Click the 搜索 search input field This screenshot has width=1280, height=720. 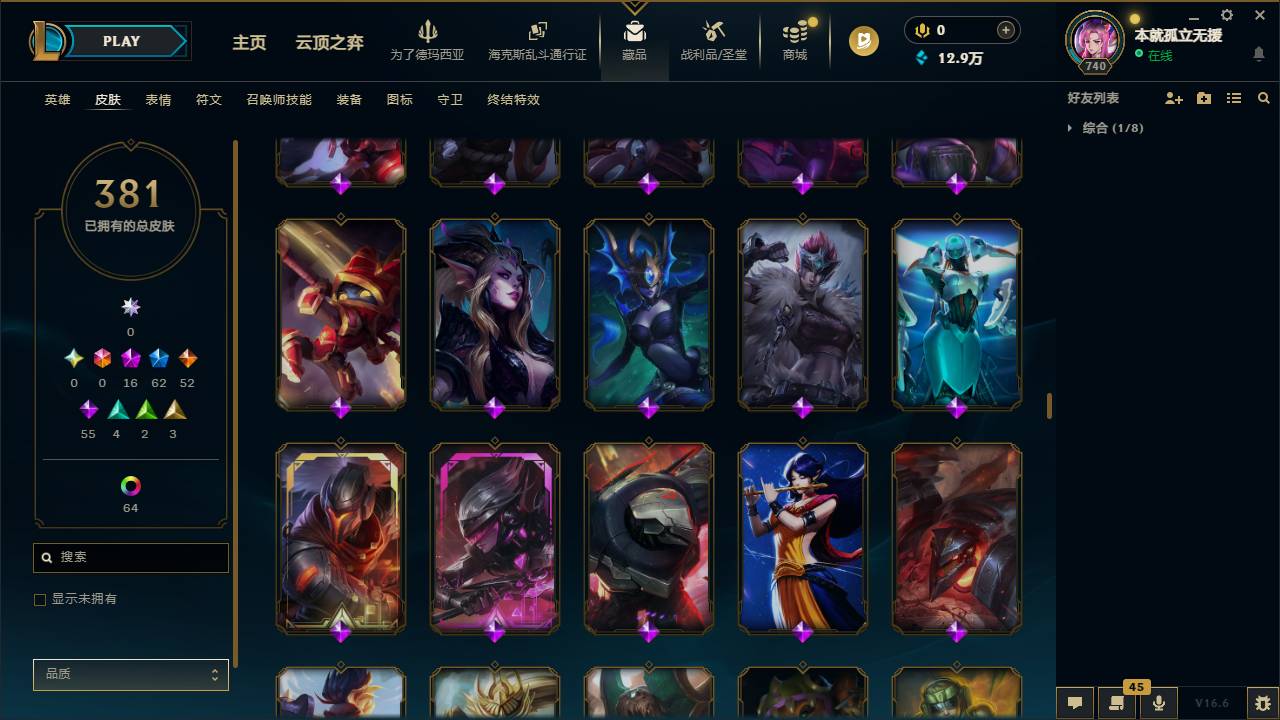point(130,557)
